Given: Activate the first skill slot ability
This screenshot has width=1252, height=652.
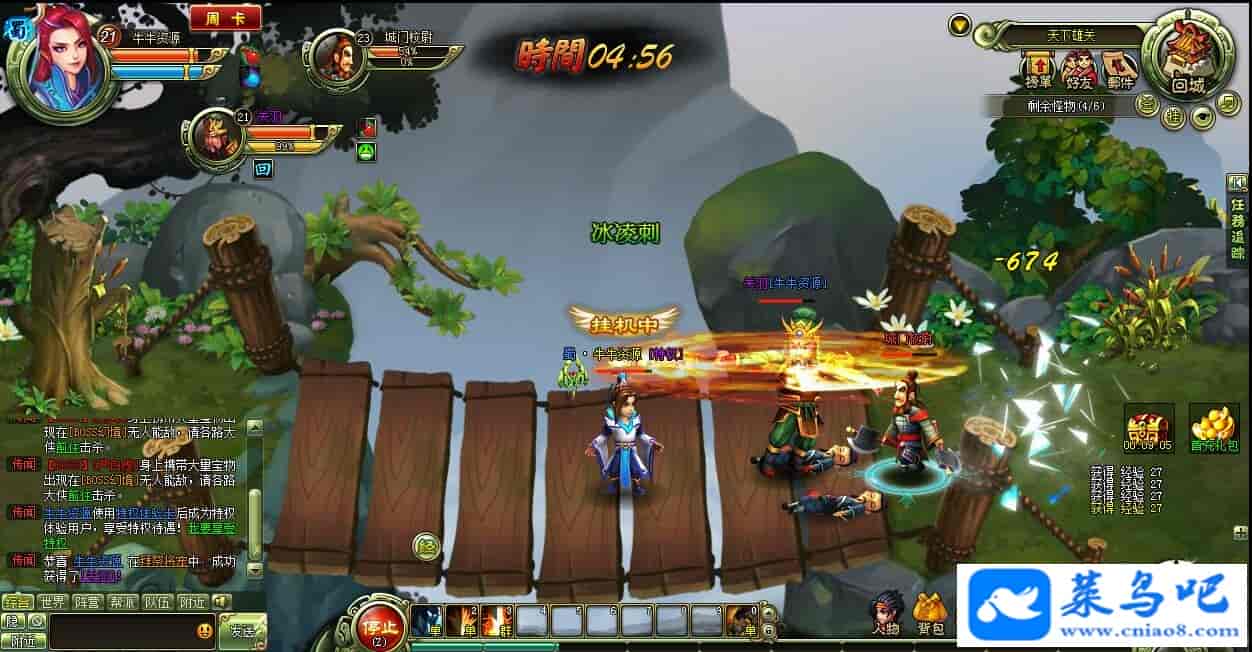Looking at the screenshot, I should [427, 620].
